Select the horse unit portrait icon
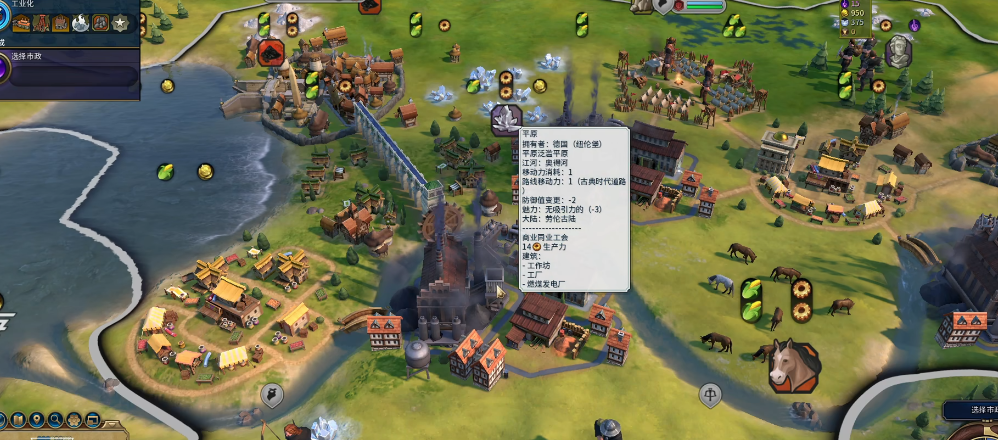This screenshot has height=440, width=998. point(788,364)
